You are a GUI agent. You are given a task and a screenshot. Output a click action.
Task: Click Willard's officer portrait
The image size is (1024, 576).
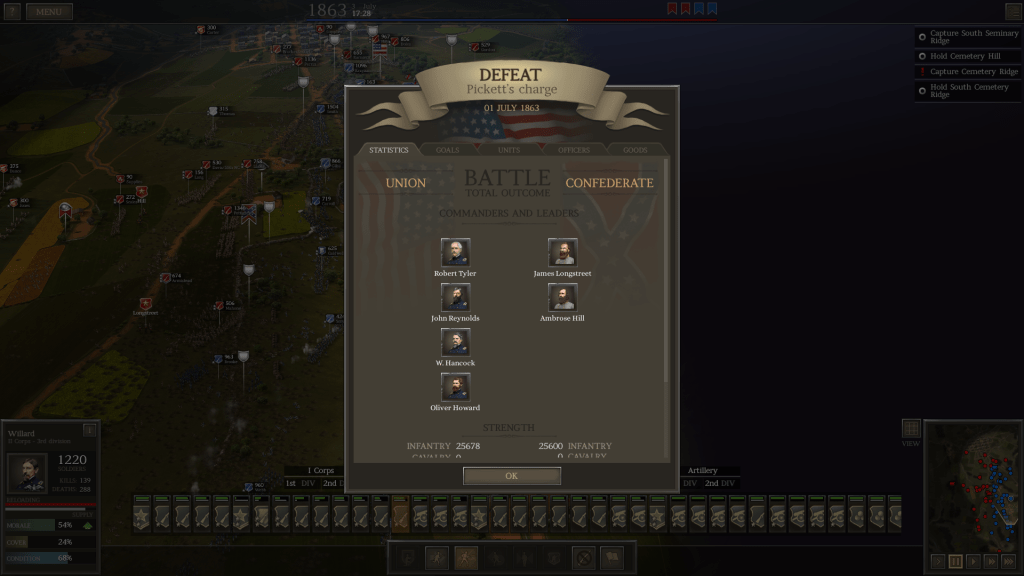tap(27, 473)
